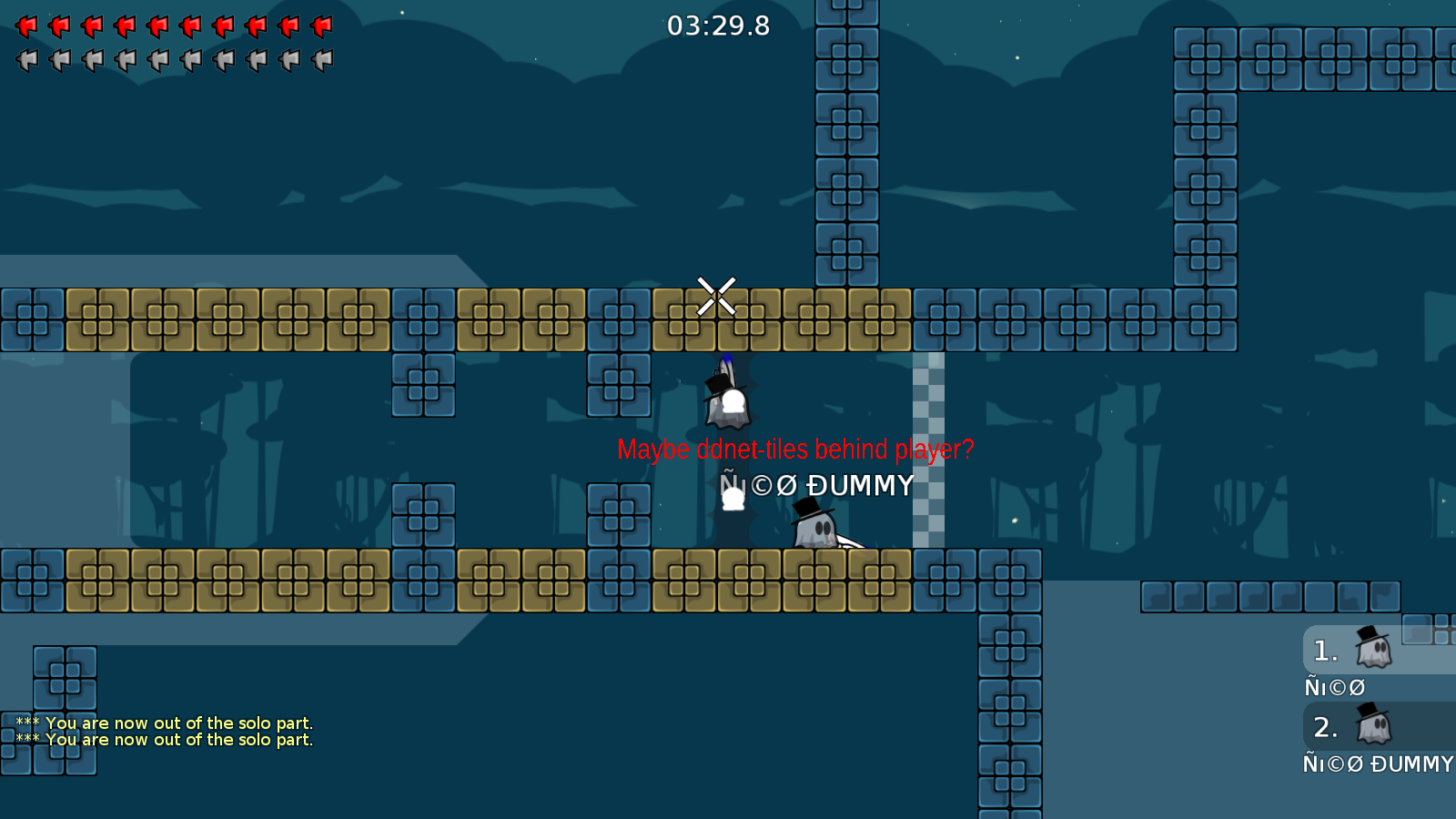Viewport: 1456px width, 819px height.
Task: Click the "Ñı©Ø ÐUMMY" name tag above the tee
Action: click(x=816, y=486)
